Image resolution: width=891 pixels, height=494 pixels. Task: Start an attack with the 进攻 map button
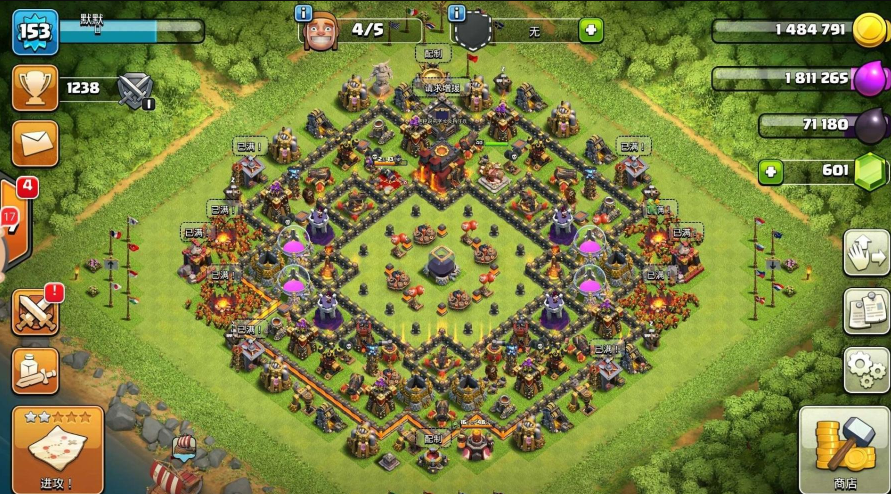click(x=58, y=450)
